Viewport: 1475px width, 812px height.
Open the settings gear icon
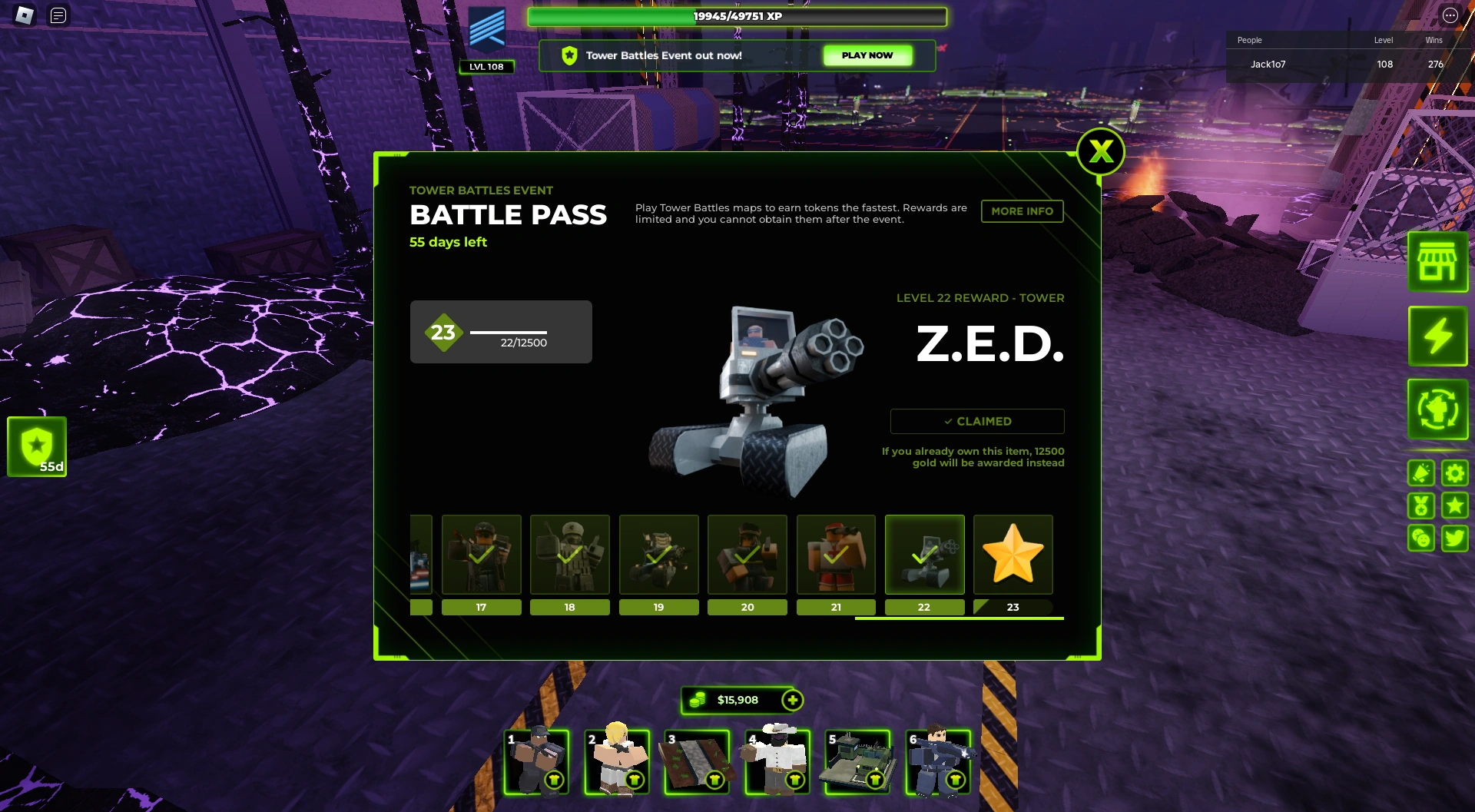[1454, 473]
